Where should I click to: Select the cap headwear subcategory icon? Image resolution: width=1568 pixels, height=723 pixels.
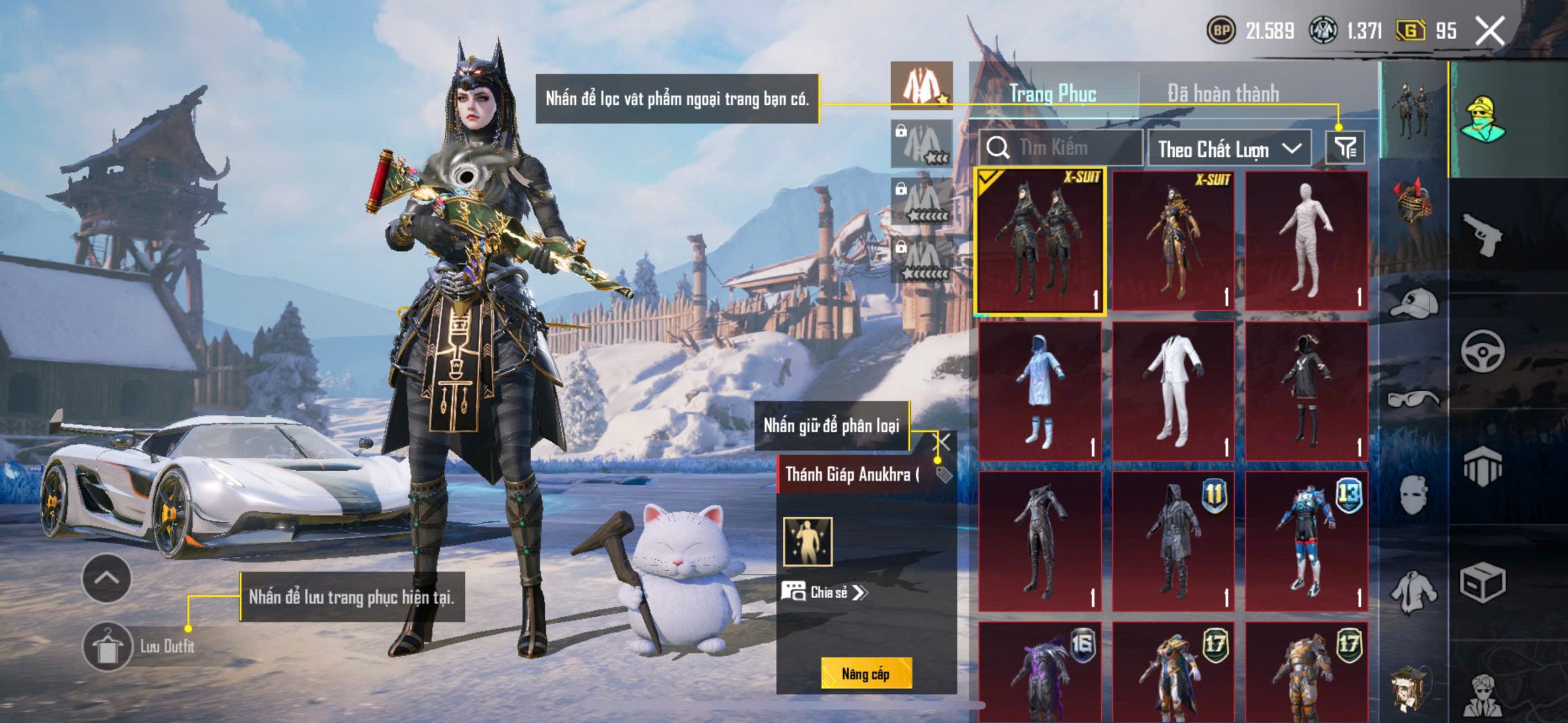coord(1414,302)
